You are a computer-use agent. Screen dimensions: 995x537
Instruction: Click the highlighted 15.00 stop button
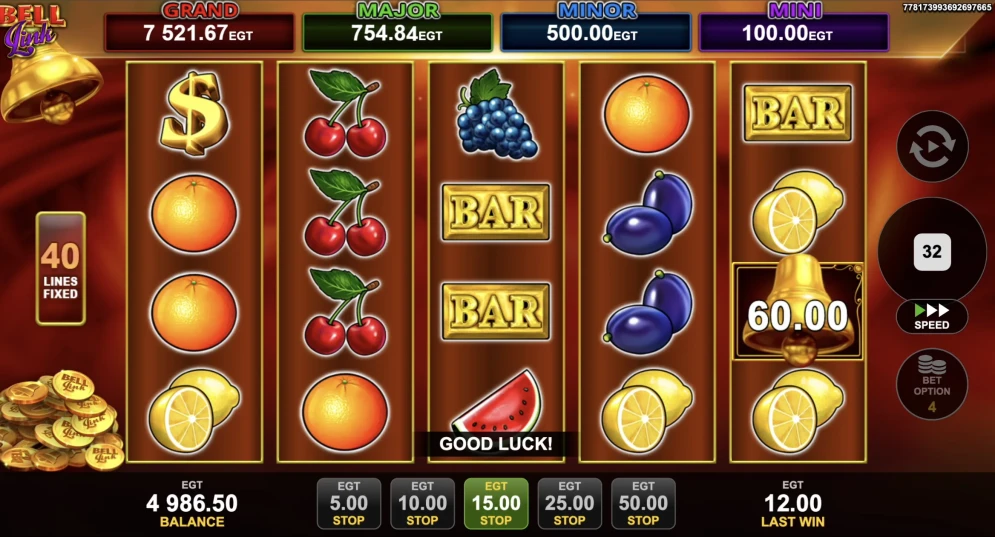496,503
